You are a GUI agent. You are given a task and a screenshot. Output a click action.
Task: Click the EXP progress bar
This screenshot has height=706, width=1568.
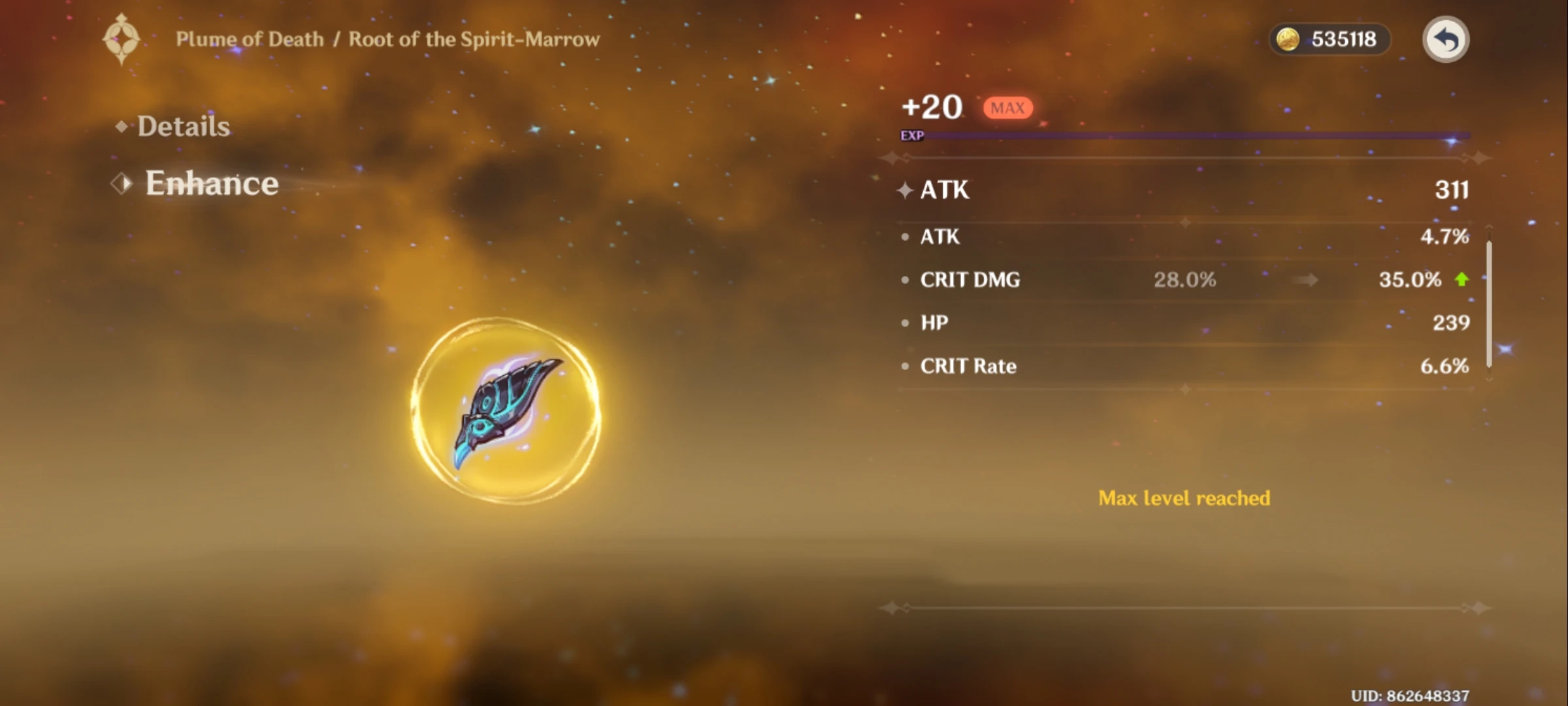click(x=1176, y=137)
